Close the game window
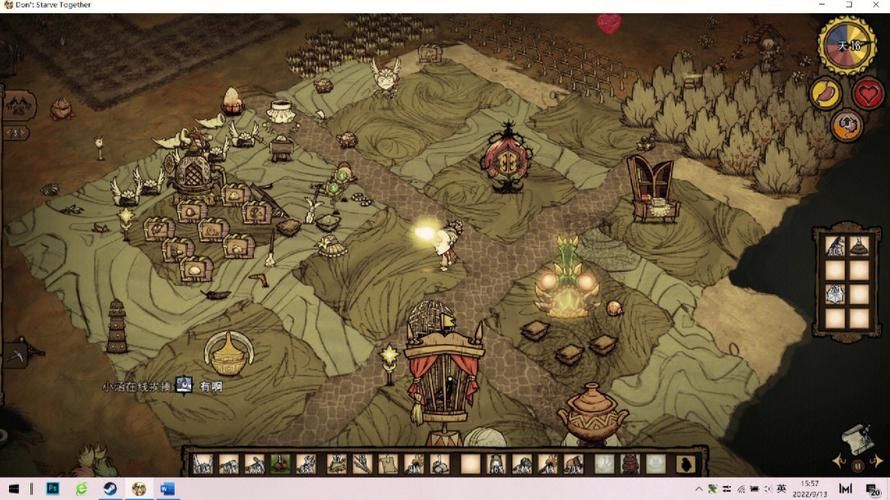The height and width of the screenshot is (500, 890). pyautogui.click(x=877, y=5)
